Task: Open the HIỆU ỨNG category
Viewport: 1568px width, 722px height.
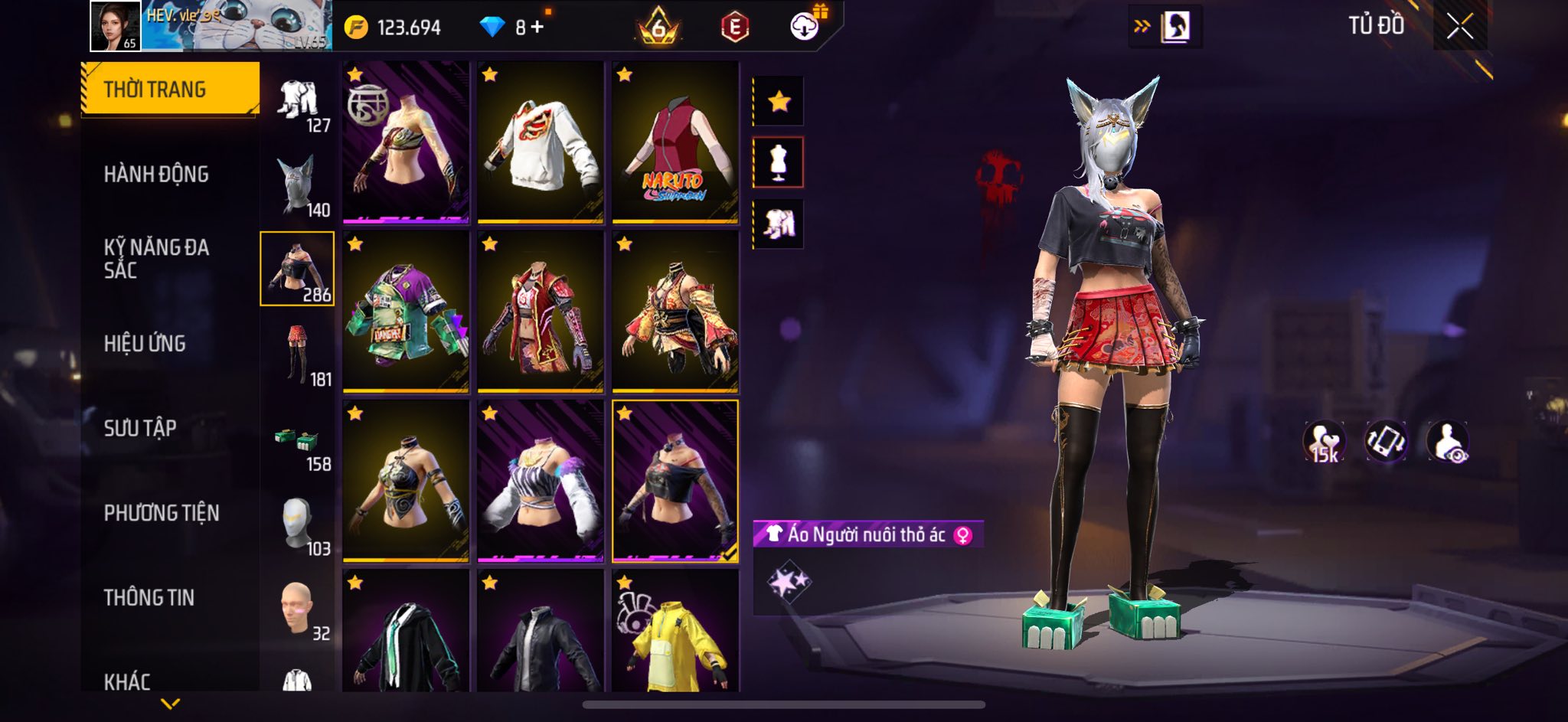Action: point(145,343)
